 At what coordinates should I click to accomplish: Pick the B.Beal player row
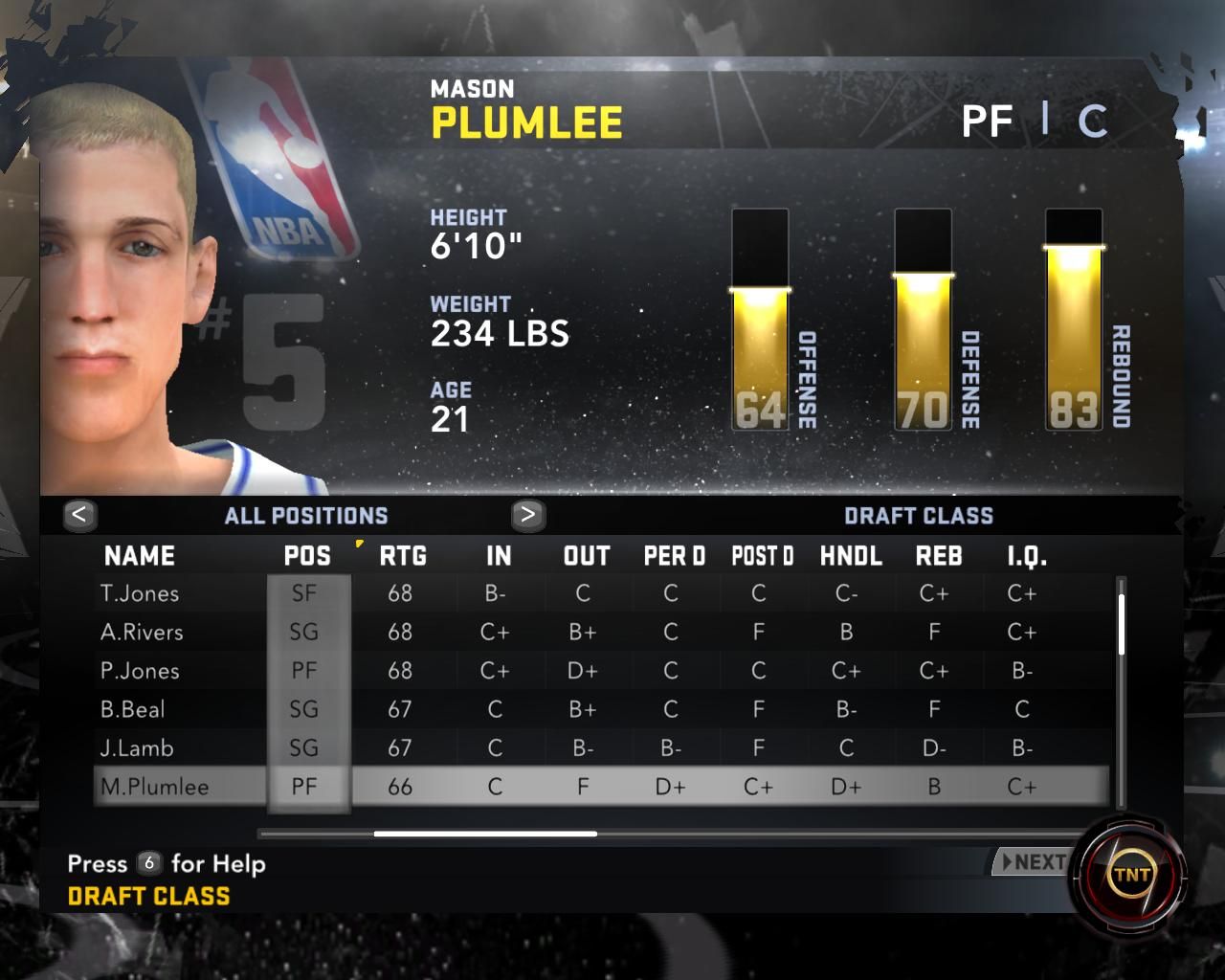[x=133, y=709]
